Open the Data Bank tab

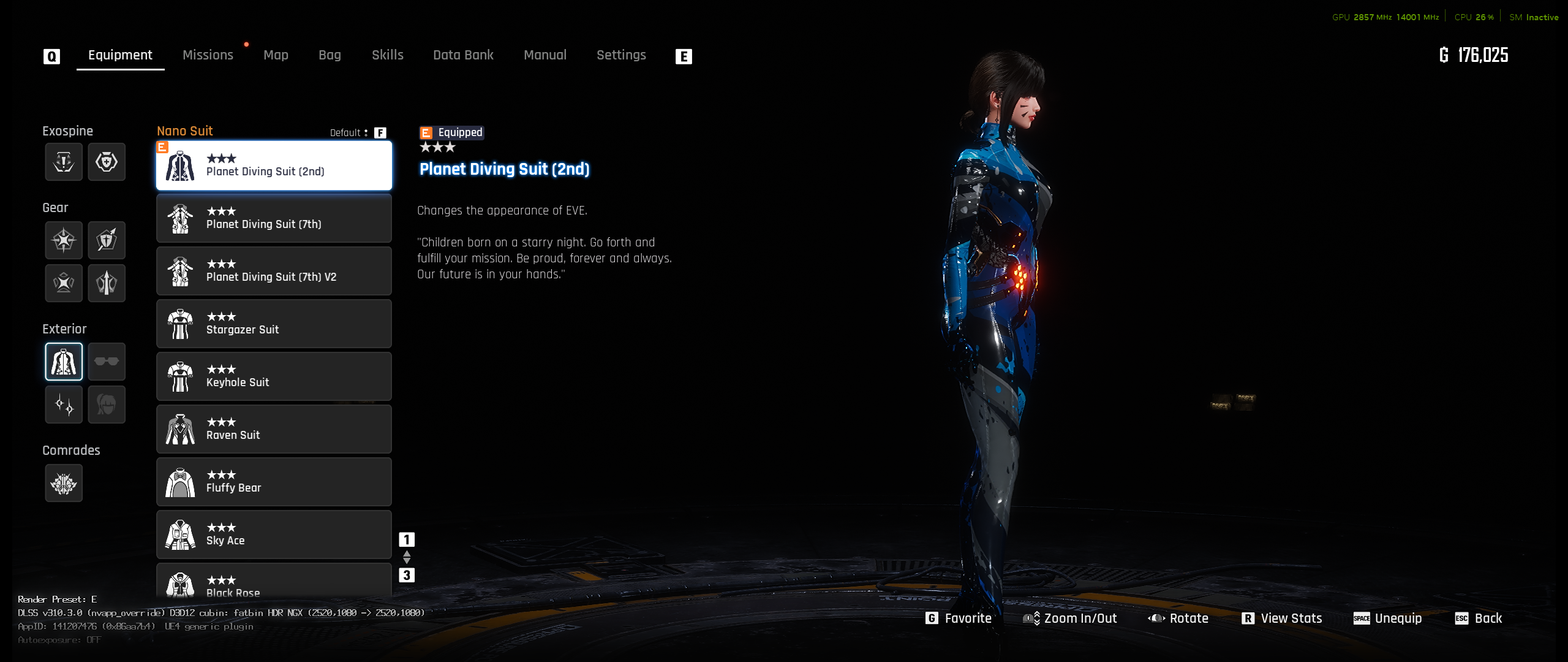point(463,55)
